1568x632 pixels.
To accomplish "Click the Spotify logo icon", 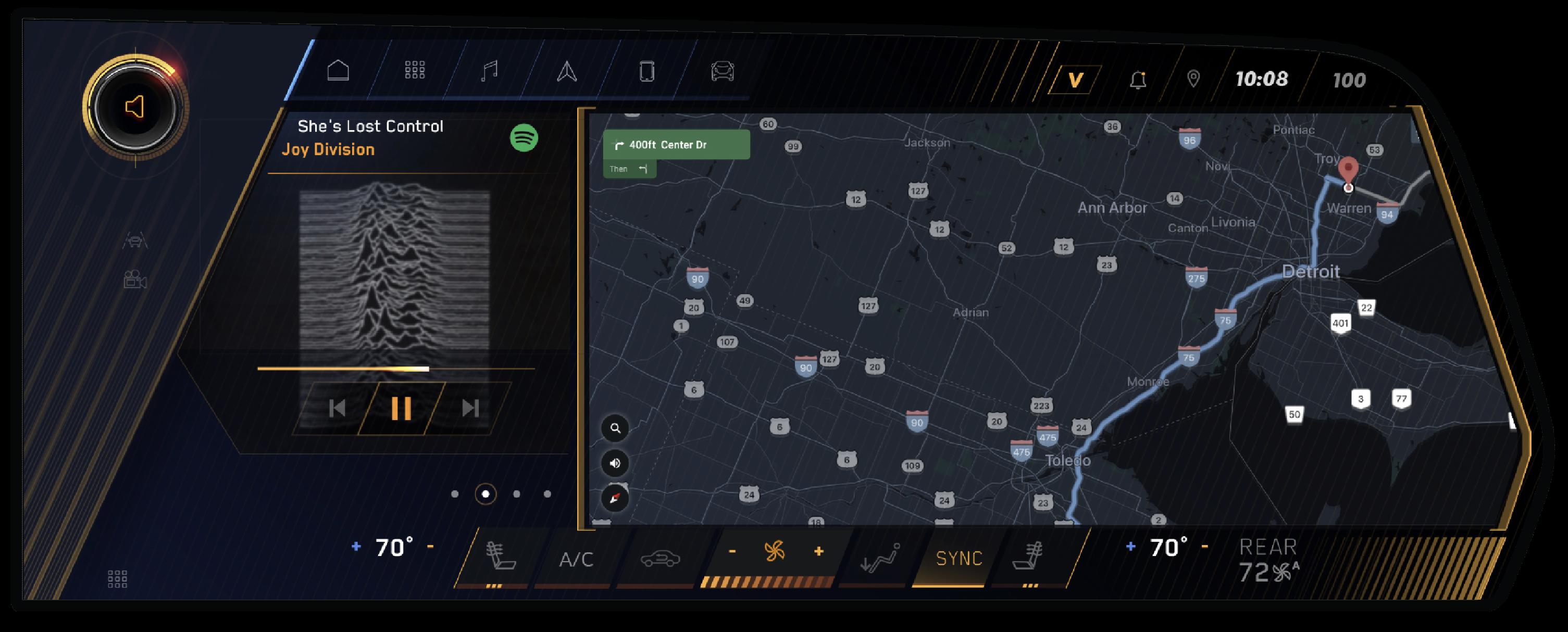I will (x=524, y=137).
